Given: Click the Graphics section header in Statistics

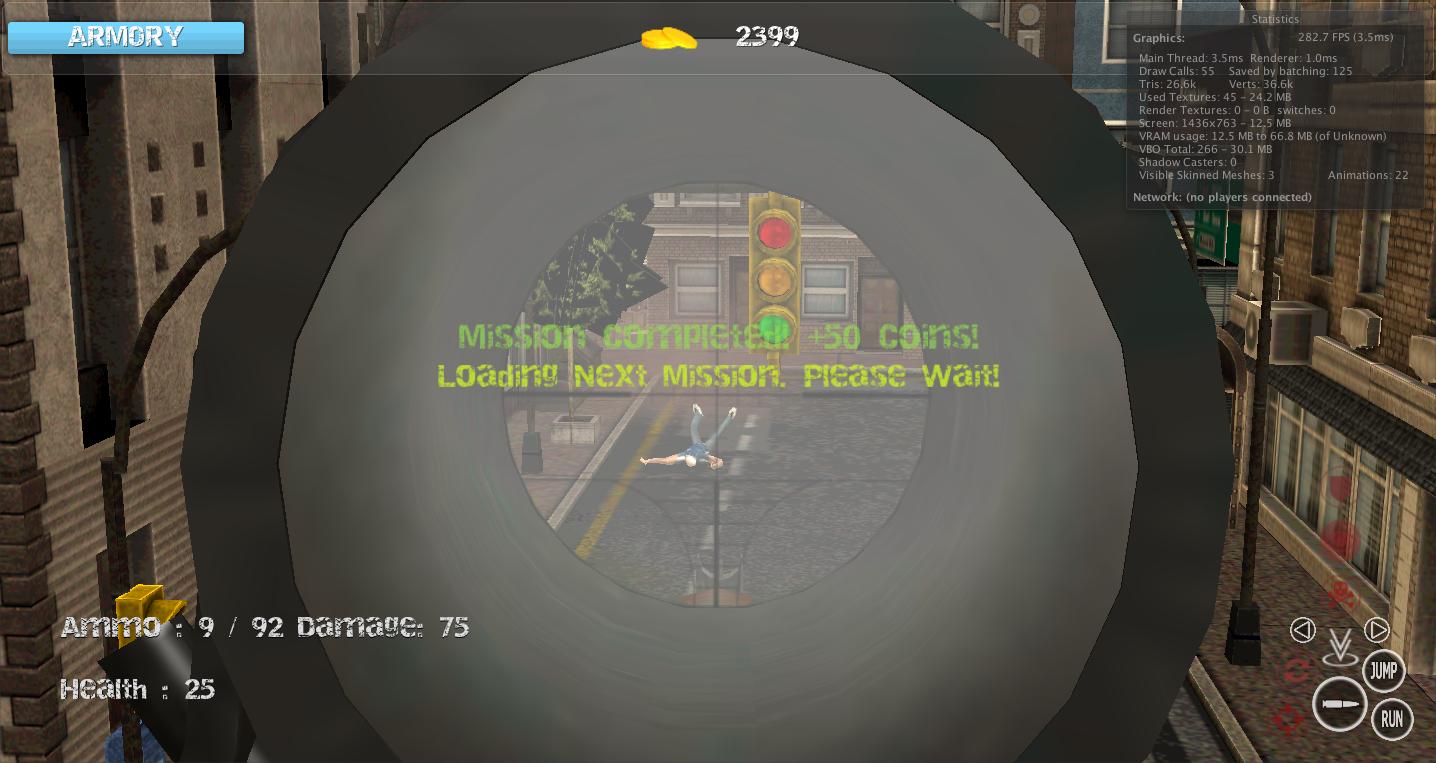Looking at the screenshot, I should [1160, 37].
